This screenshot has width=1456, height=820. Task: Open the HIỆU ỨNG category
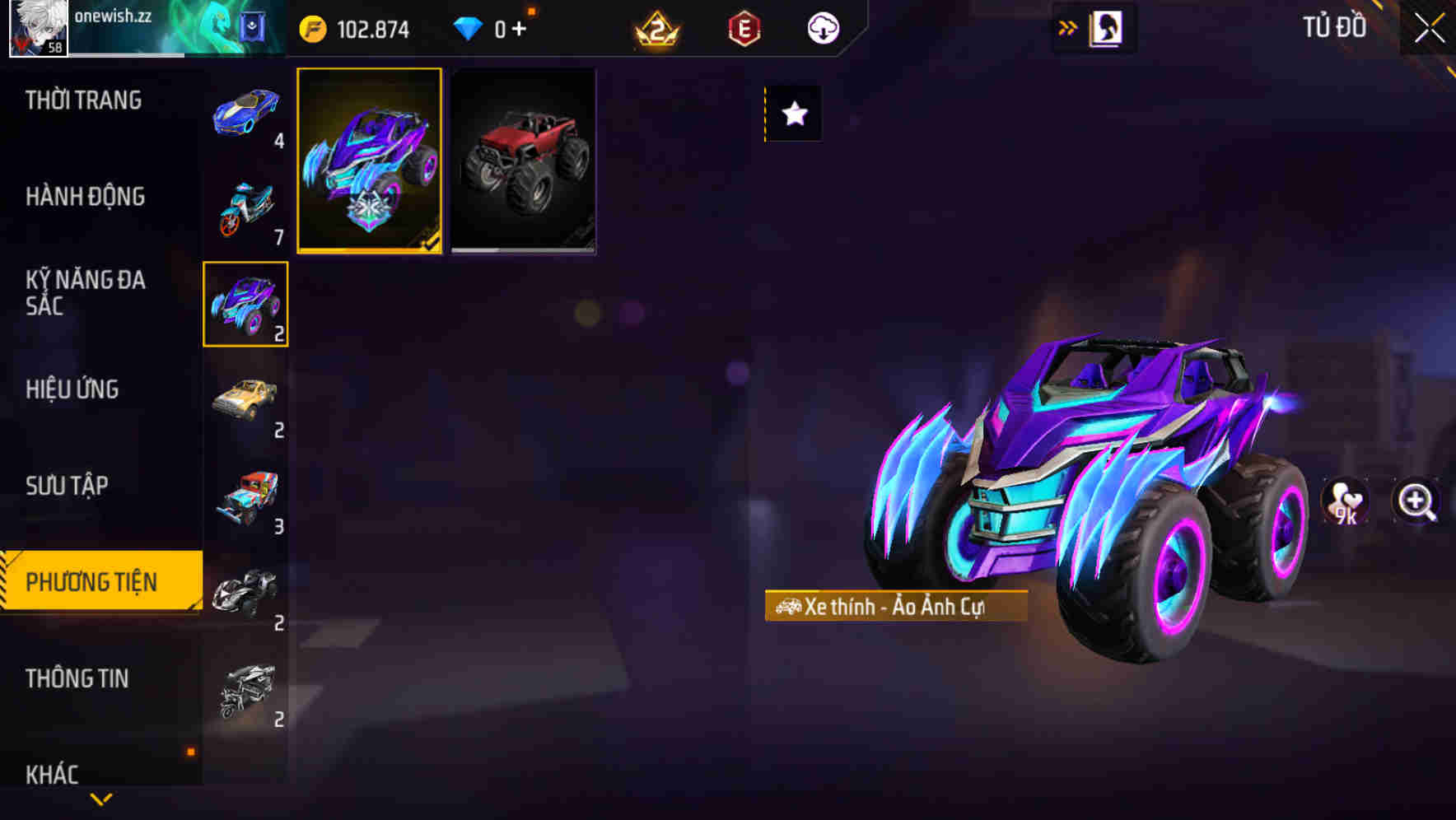coord(72,389)
